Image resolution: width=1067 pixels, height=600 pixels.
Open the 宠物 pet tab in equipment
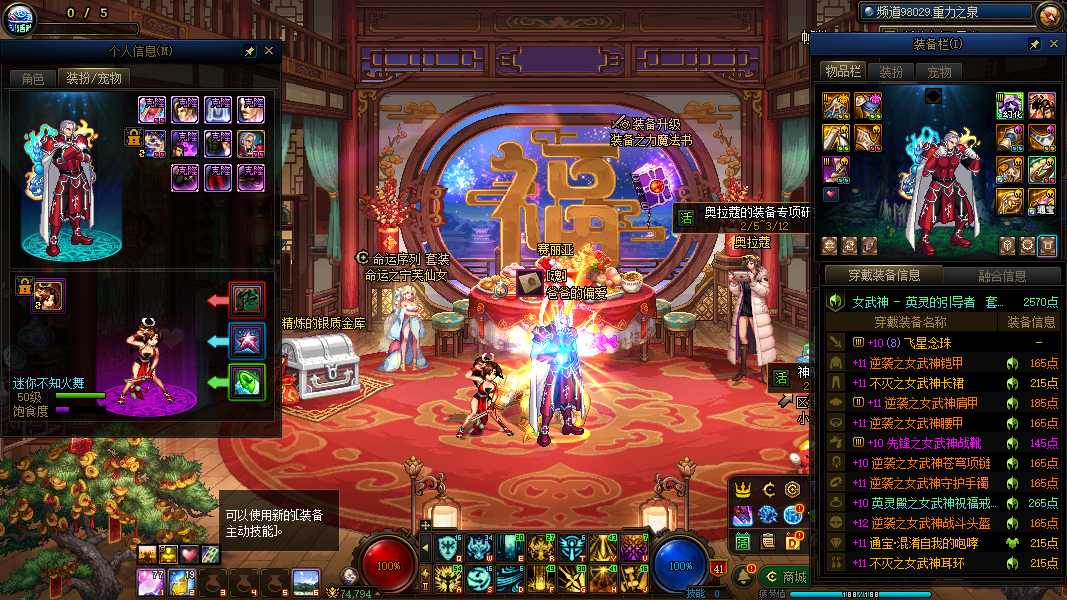point(939,72)
